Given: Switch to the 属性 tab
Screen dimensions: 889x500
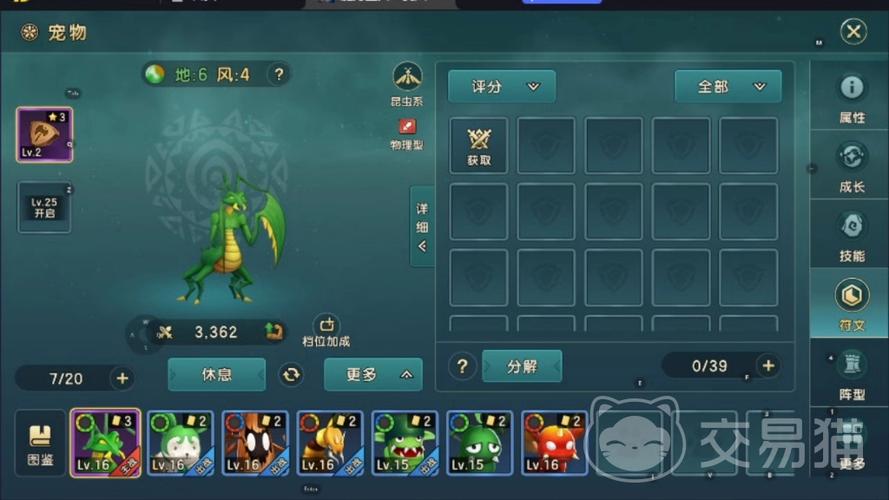Looking at the screenshot, I should coord(851,99).
